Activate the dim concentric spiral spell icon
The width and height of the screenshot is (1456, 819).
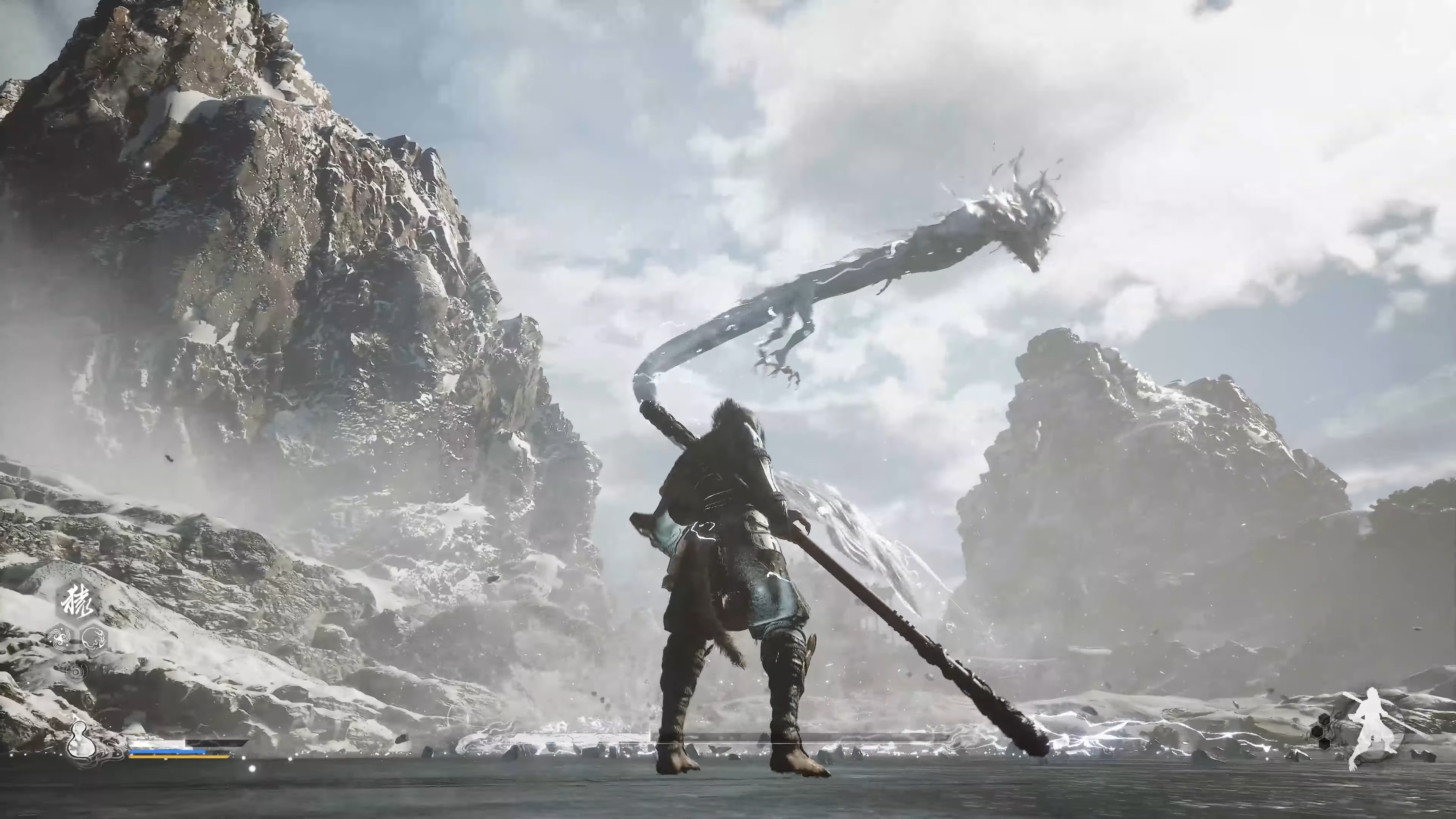(76, 672)
